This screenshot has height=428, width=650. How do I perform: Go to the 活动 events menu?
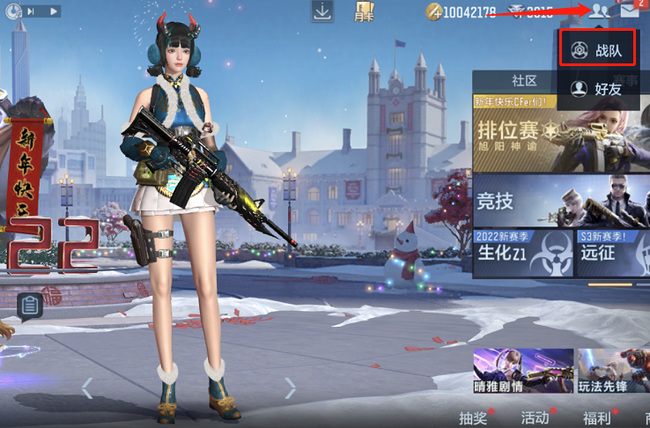tap(537, 417)
